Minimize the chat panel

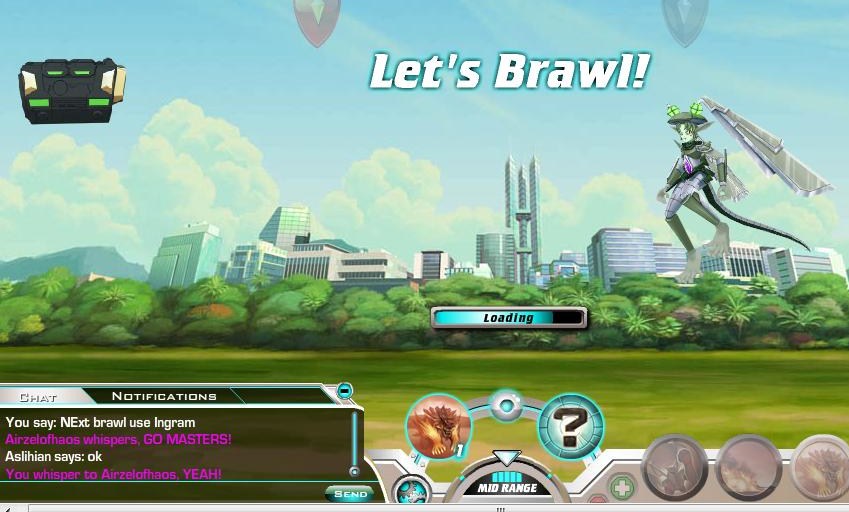click(344, 391)
